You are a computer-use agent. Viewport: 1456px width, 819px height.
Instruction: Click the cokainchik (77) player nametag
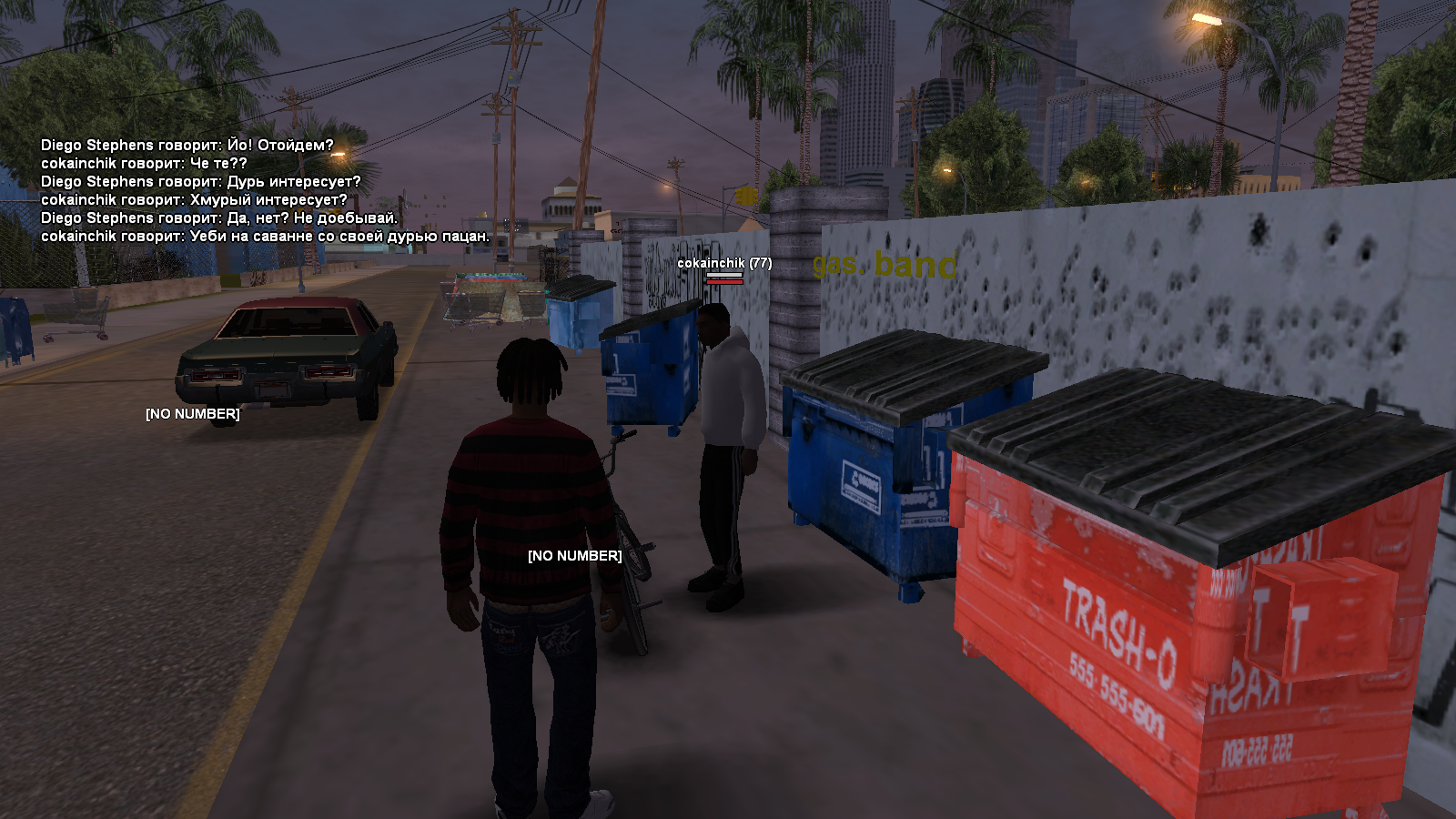723,263
